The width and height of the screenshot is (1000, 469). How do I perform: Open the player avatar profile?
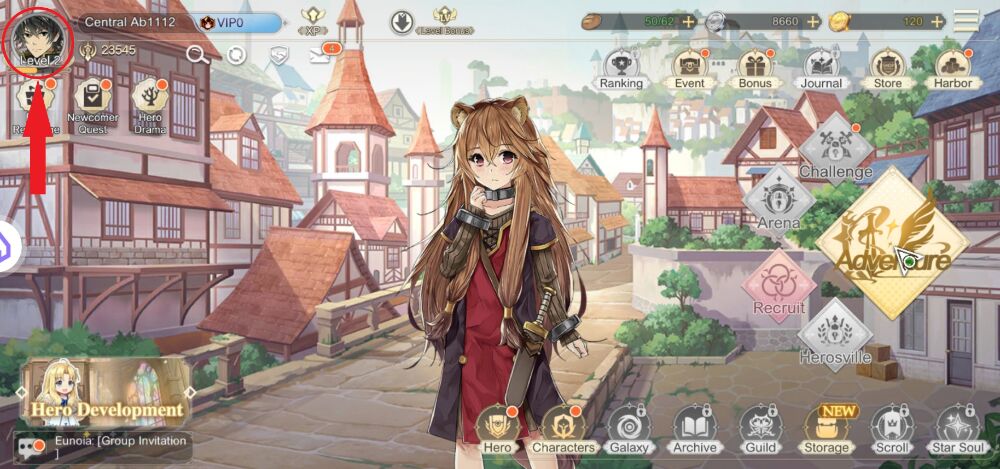(36, 40)
